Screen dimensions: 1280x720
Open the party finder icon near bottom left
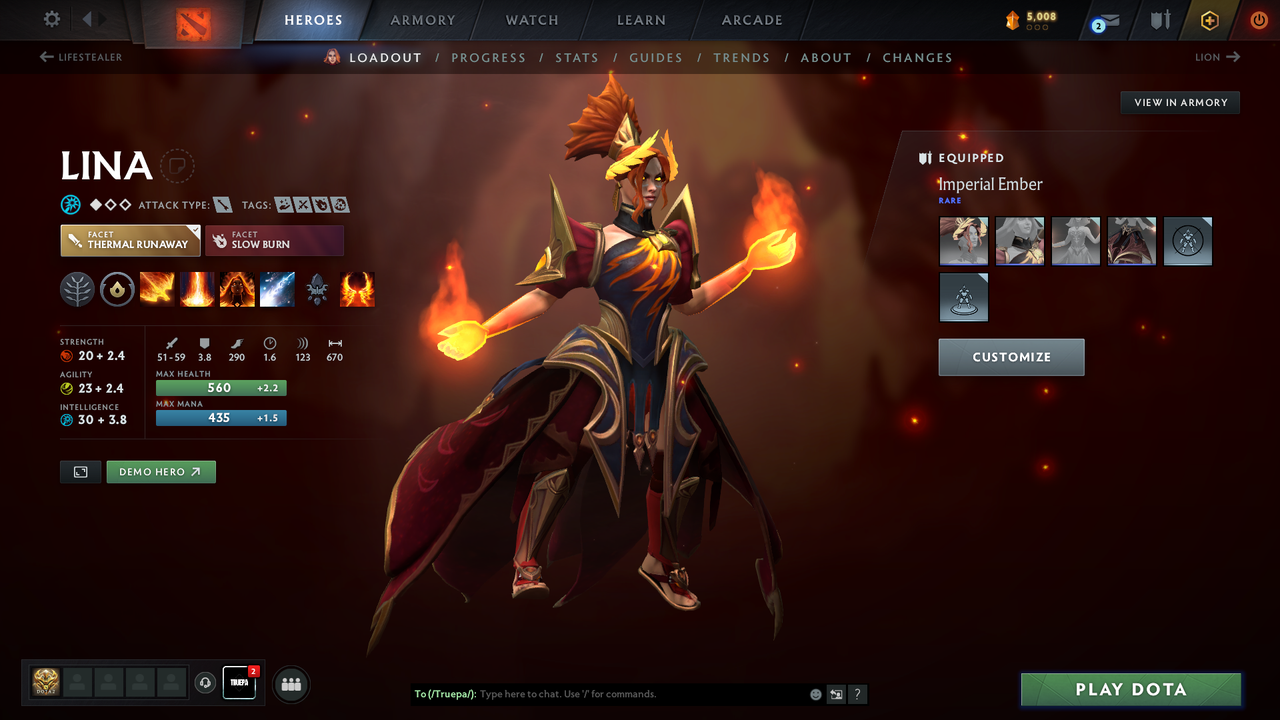point(290,683)
